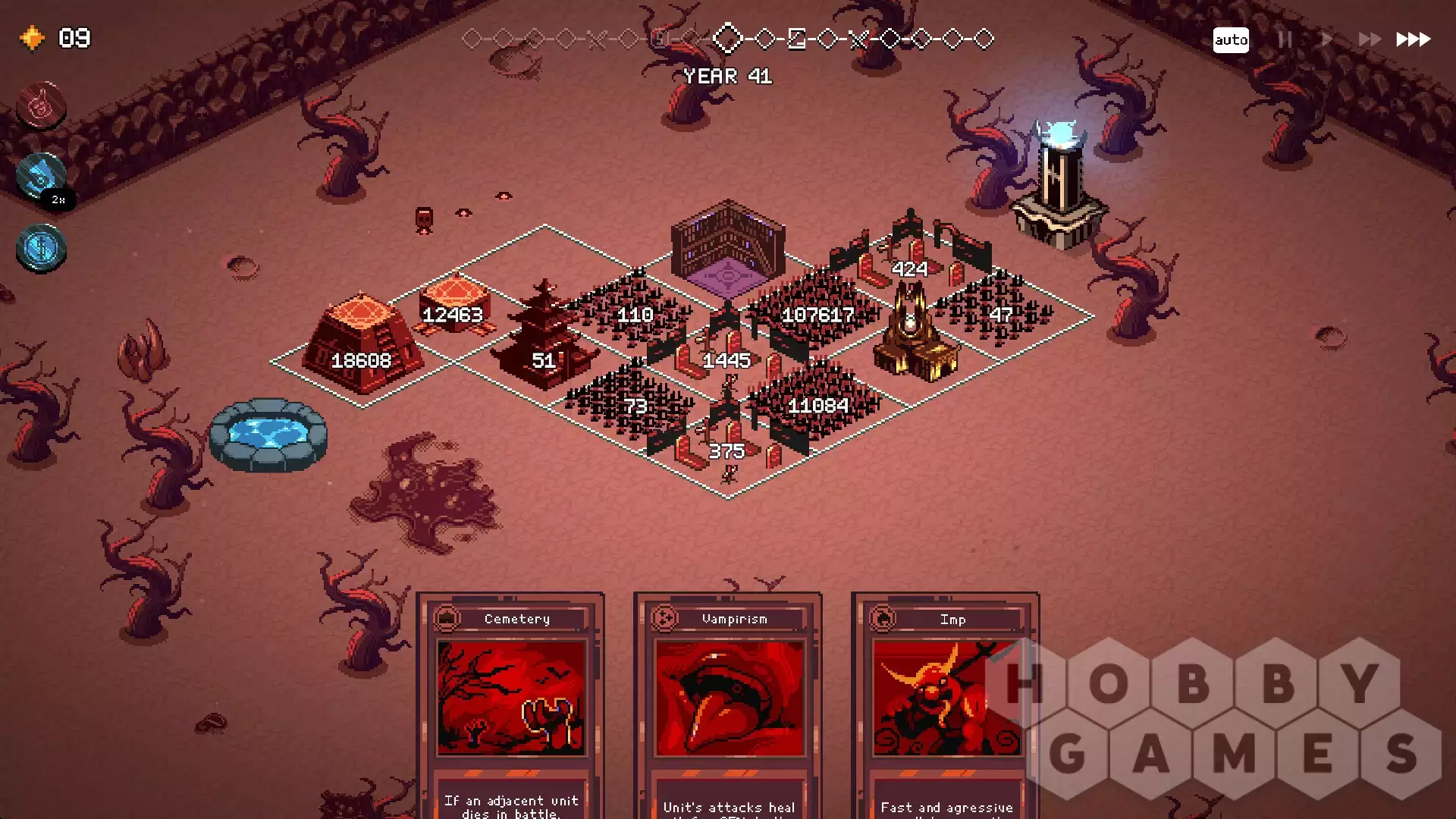The height and width of the screenshot is (819, 1456).
Task: Set speed to double-arrow fast forward
Action: coord(1369,39)
